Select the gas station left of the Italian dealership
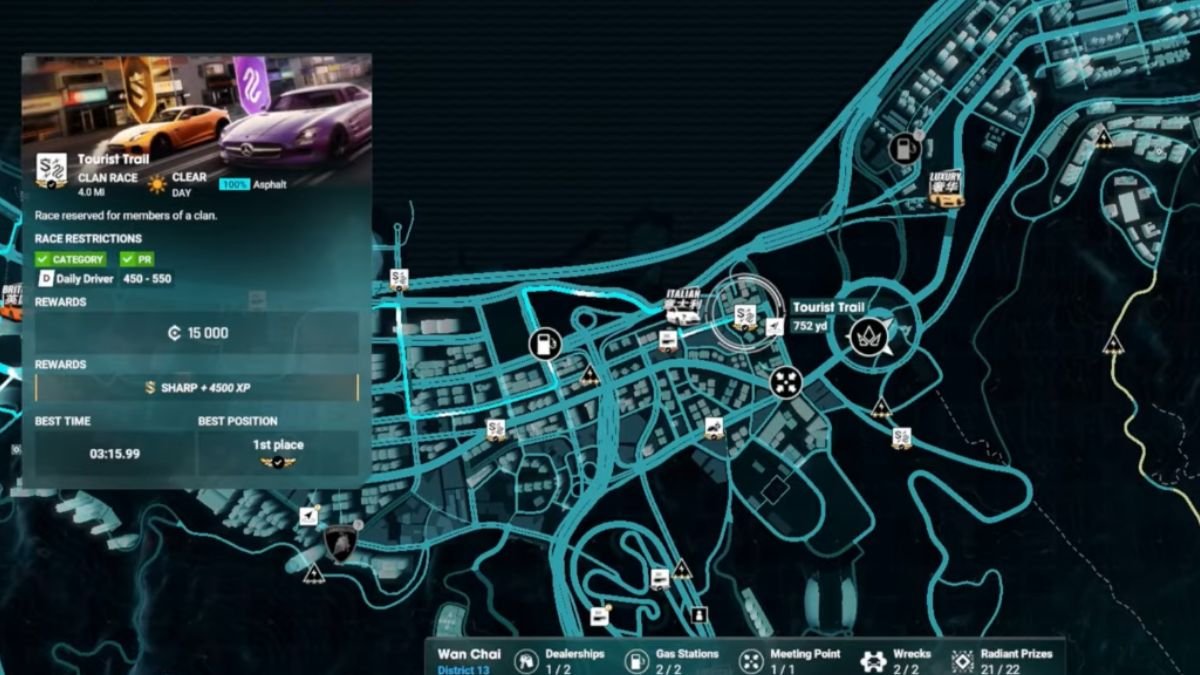Image resolution: width=1200 pixels, height=675 pixels. pyautogui.click(x=545, y=344)
